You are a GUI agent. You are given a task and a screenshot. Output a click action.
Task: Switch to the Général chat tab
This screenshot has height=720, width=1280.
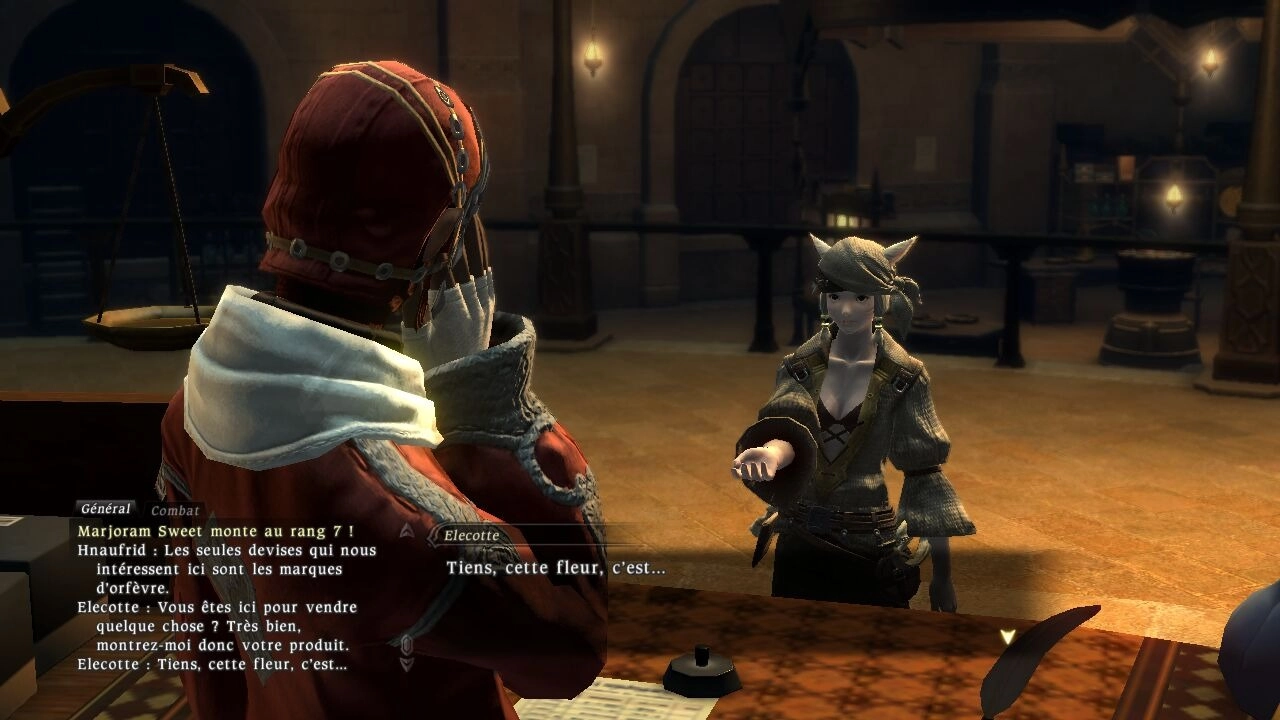[105, 509]
